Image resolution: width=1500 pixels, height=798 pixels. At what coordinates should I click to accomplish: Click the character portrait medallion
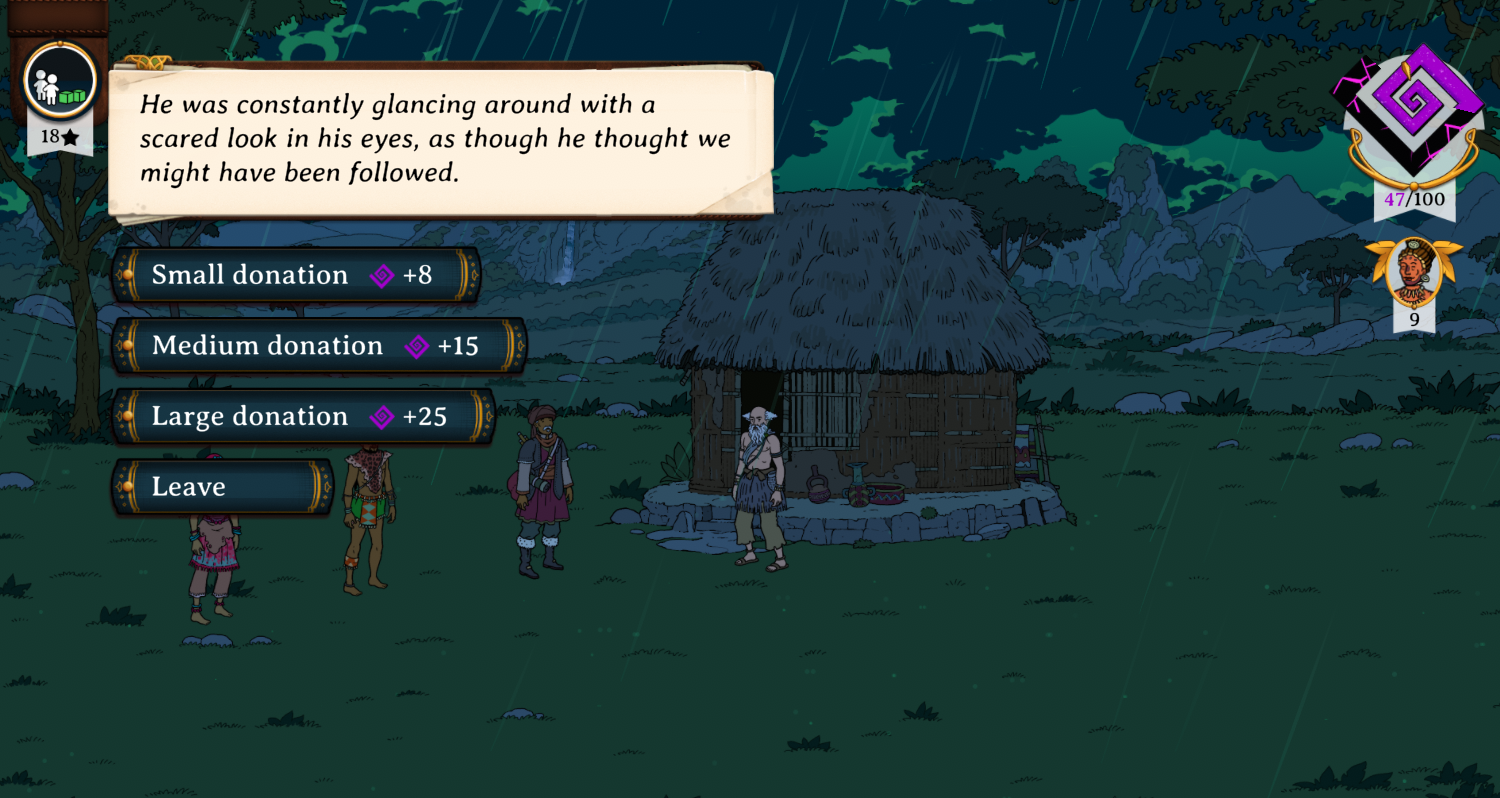(x=1413, y=270)
